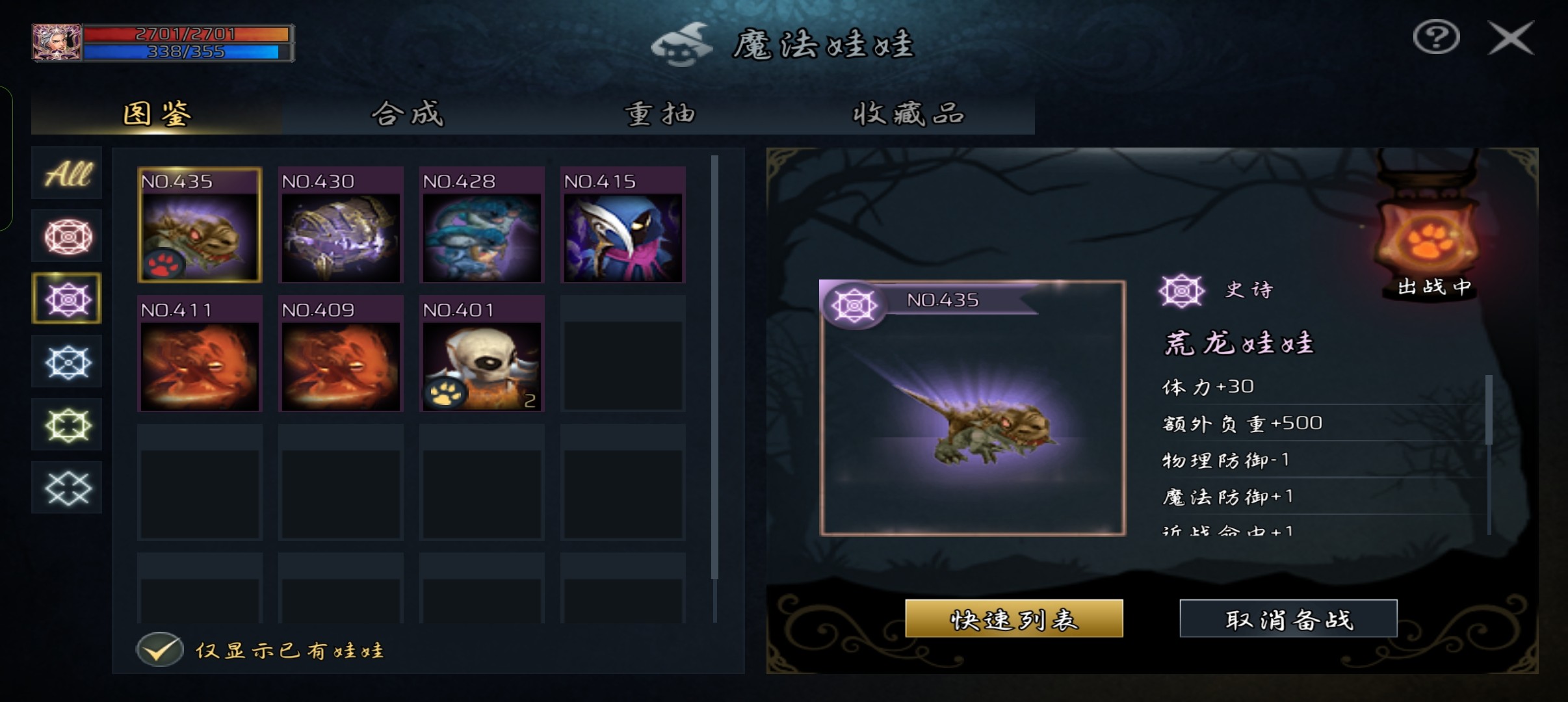This screenshot has width=1568, height=702.
Task: Filter by white rarity emblem
Action: click(67, 487)
